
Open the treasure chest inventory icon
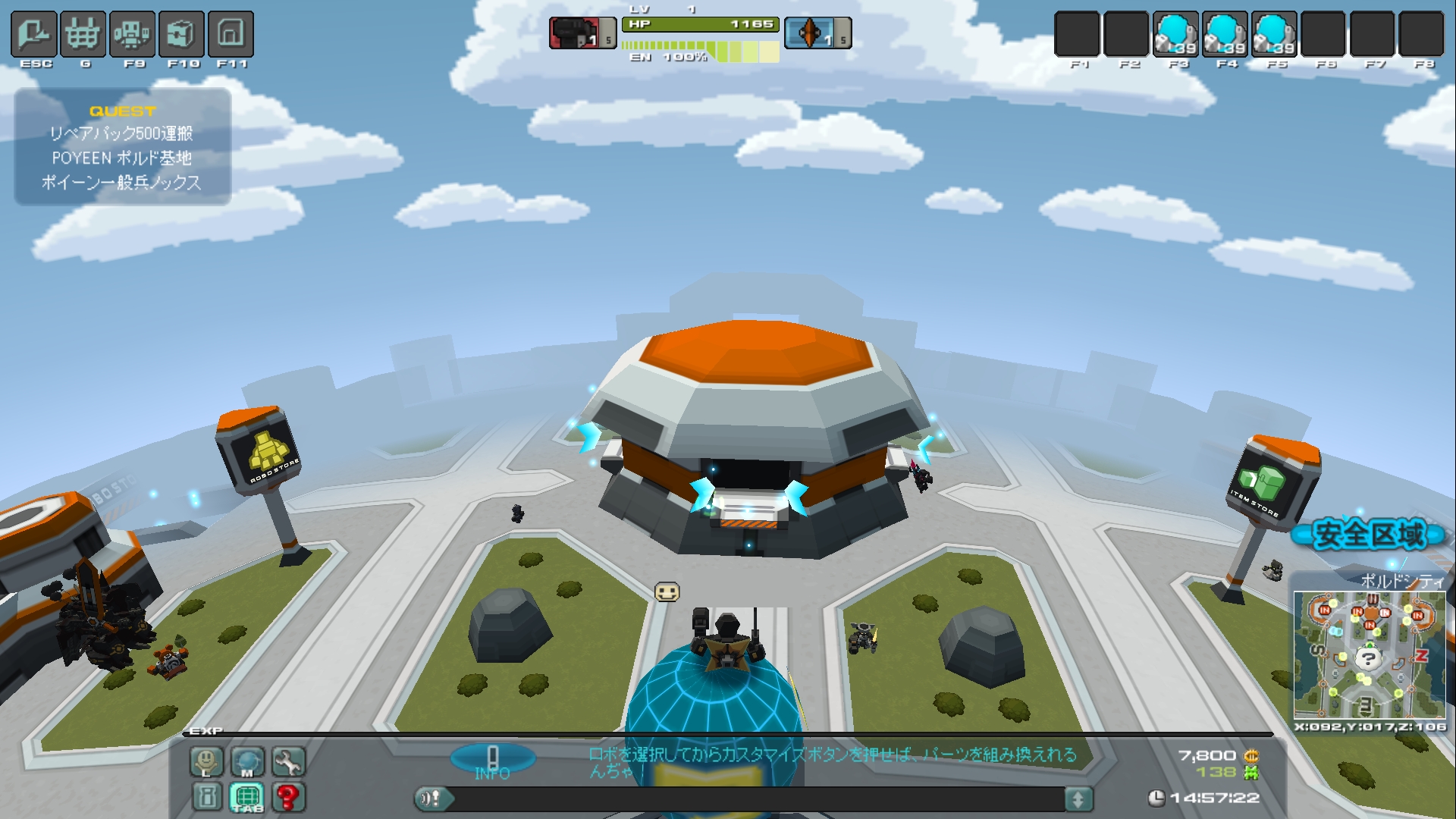point(182,34)
